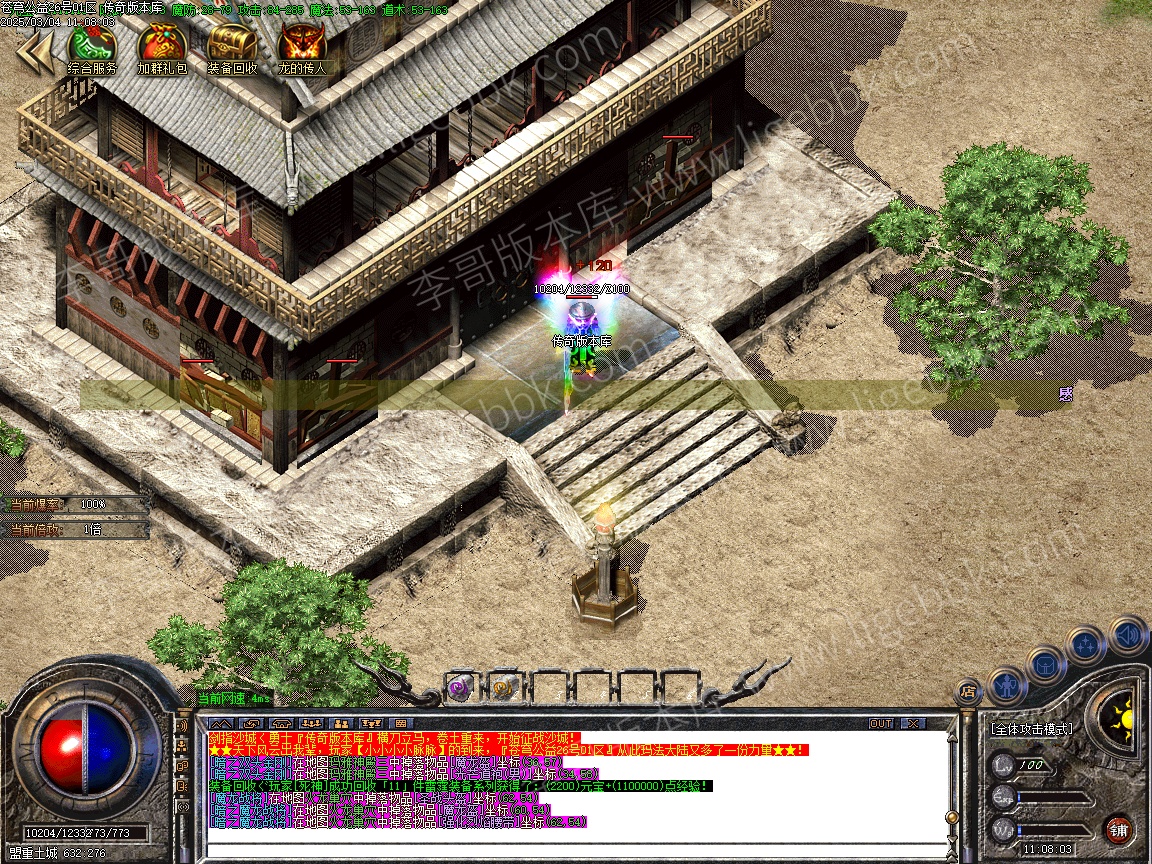Viewport: 1152px width, 864px height.
Task: Open the bag inventory icon
Action: click(1045, 663)
